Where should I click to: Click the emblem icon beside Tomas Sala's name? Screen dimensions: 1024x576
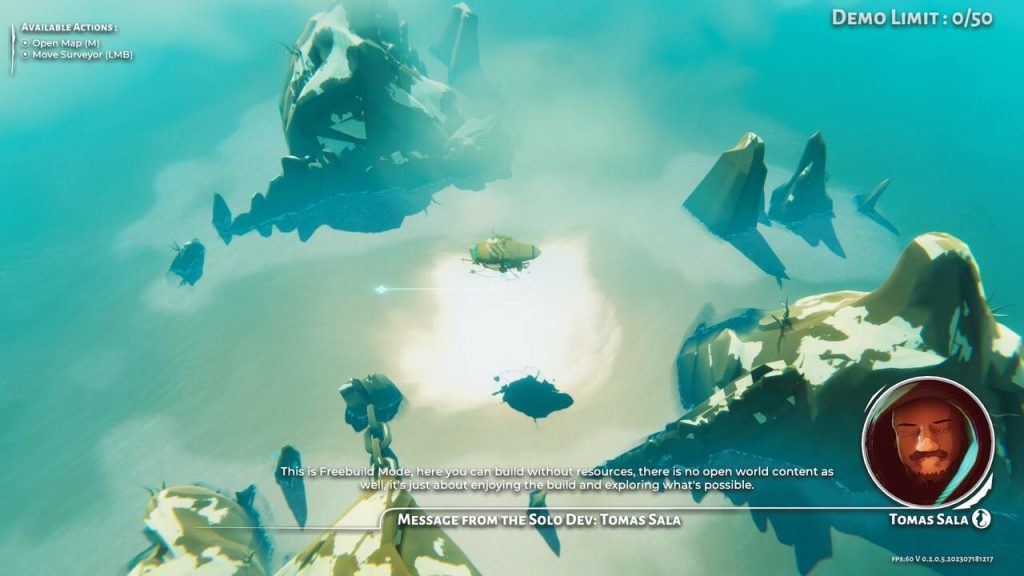[982, 519]
